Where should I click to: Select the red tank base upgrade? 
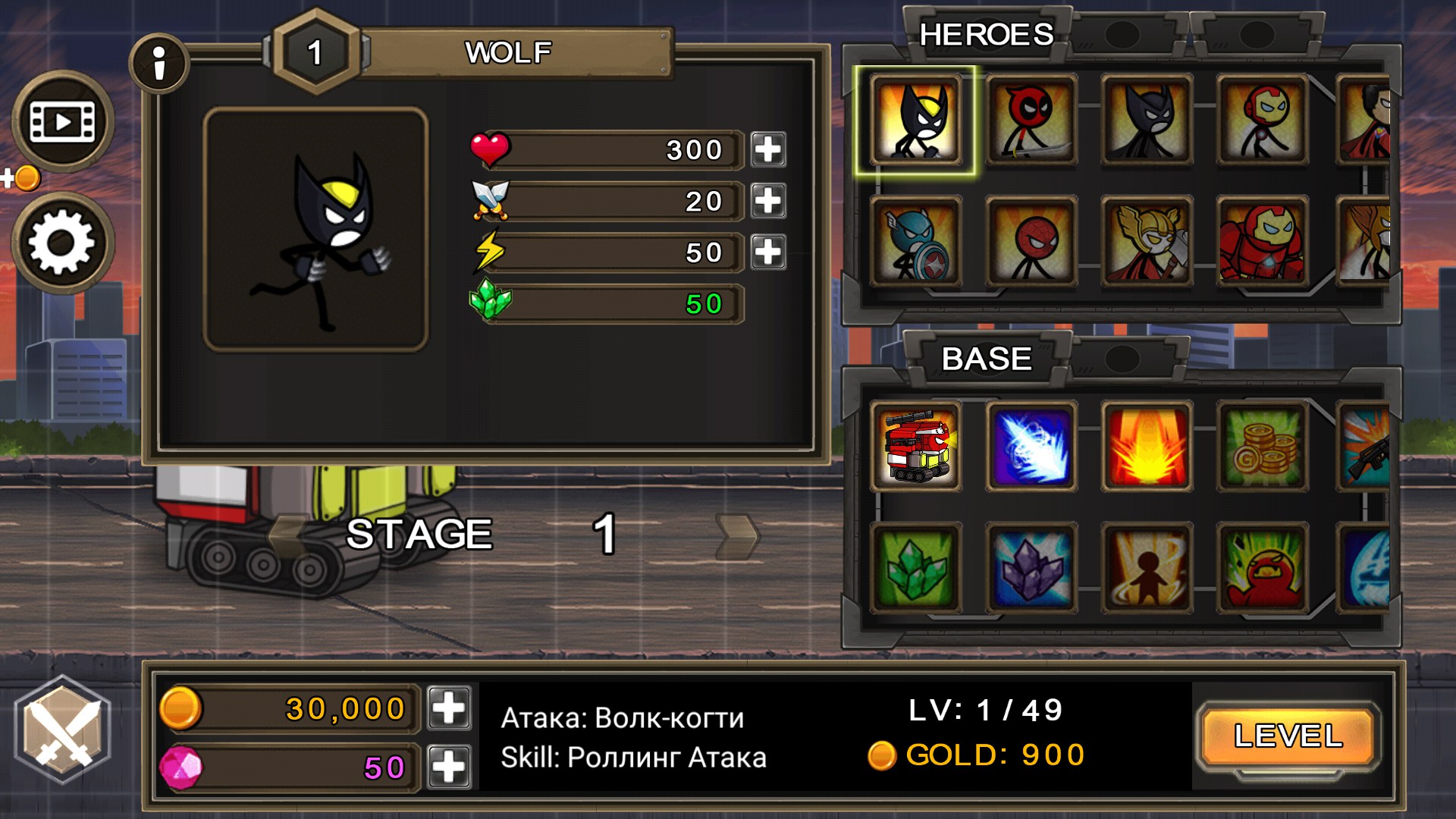click(916, 447)
